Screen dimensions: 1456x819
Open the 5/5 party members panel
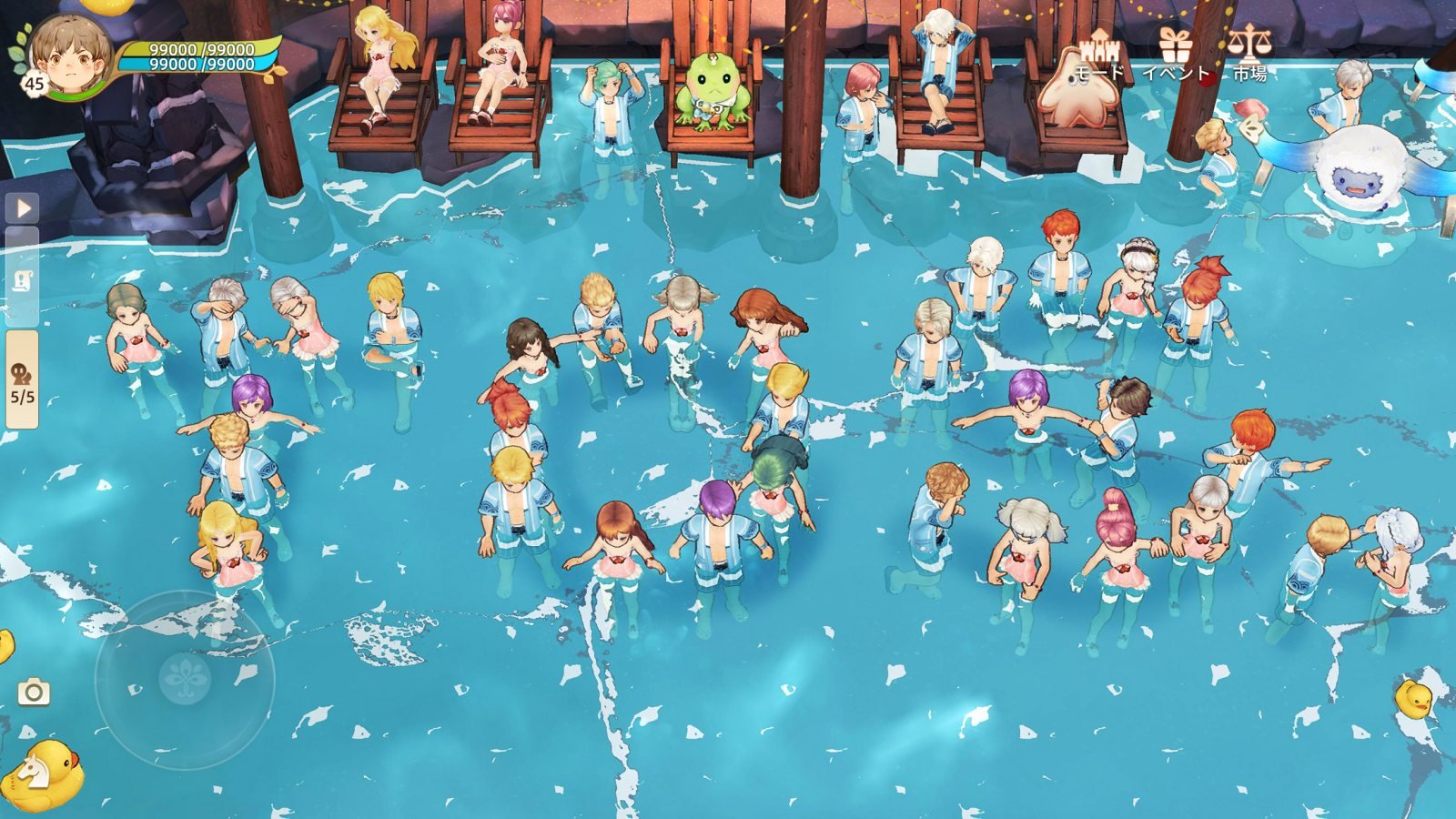pos(23,380)
